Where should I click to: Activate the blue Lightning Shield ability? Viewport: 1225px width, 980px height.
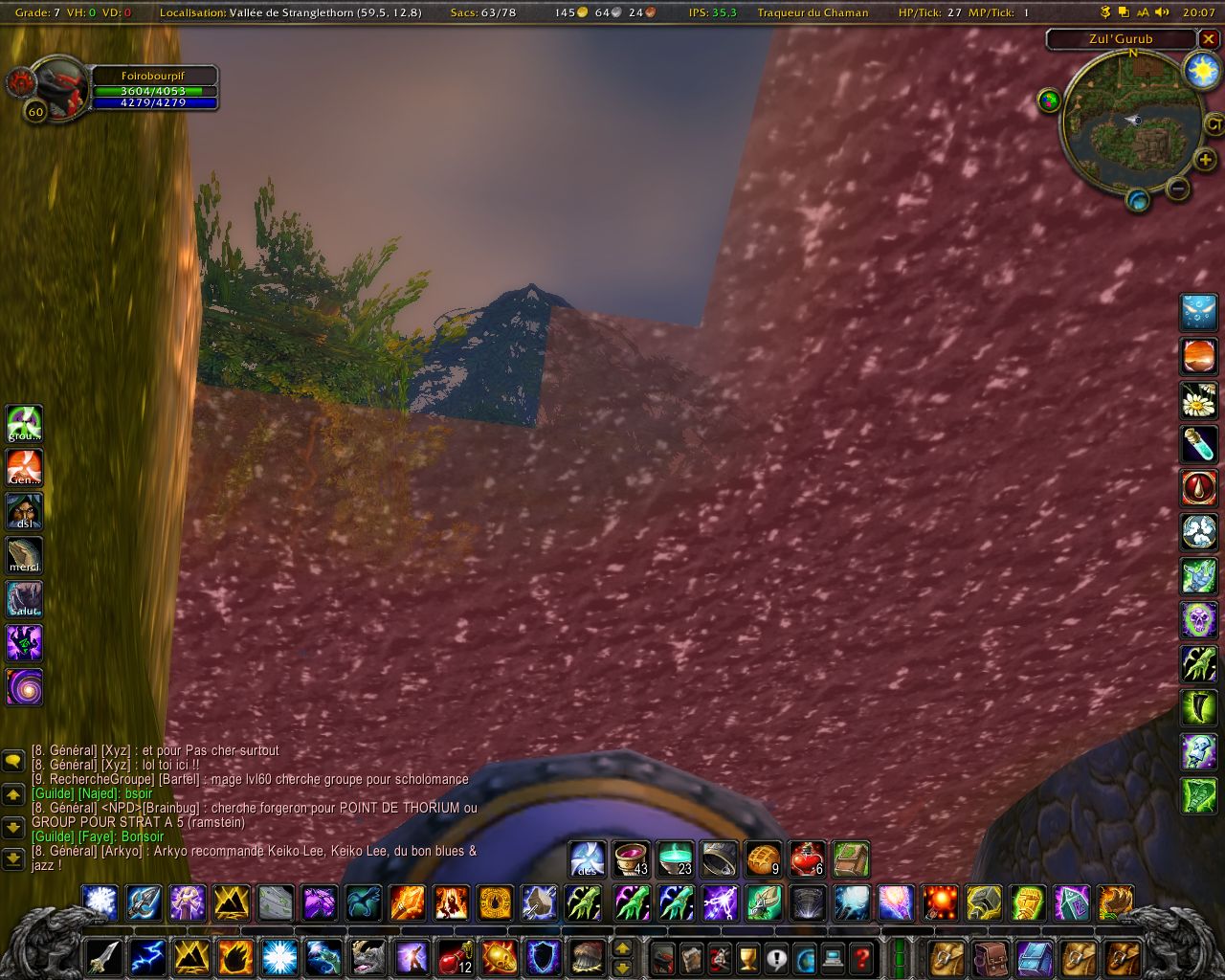(544, 956)
